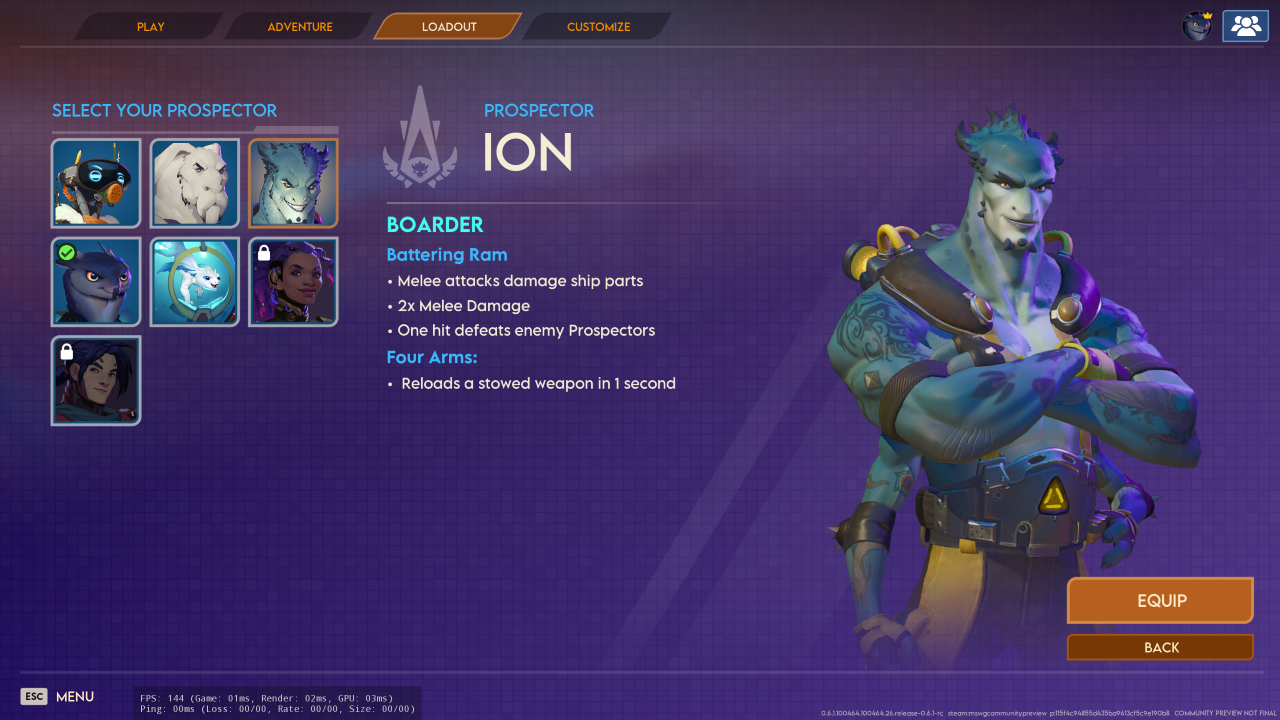Image resolution: width=1280 pixels, height=720 pixels.
Task: Pick the blue horned Ion portrait
Action: click(294, 184)
